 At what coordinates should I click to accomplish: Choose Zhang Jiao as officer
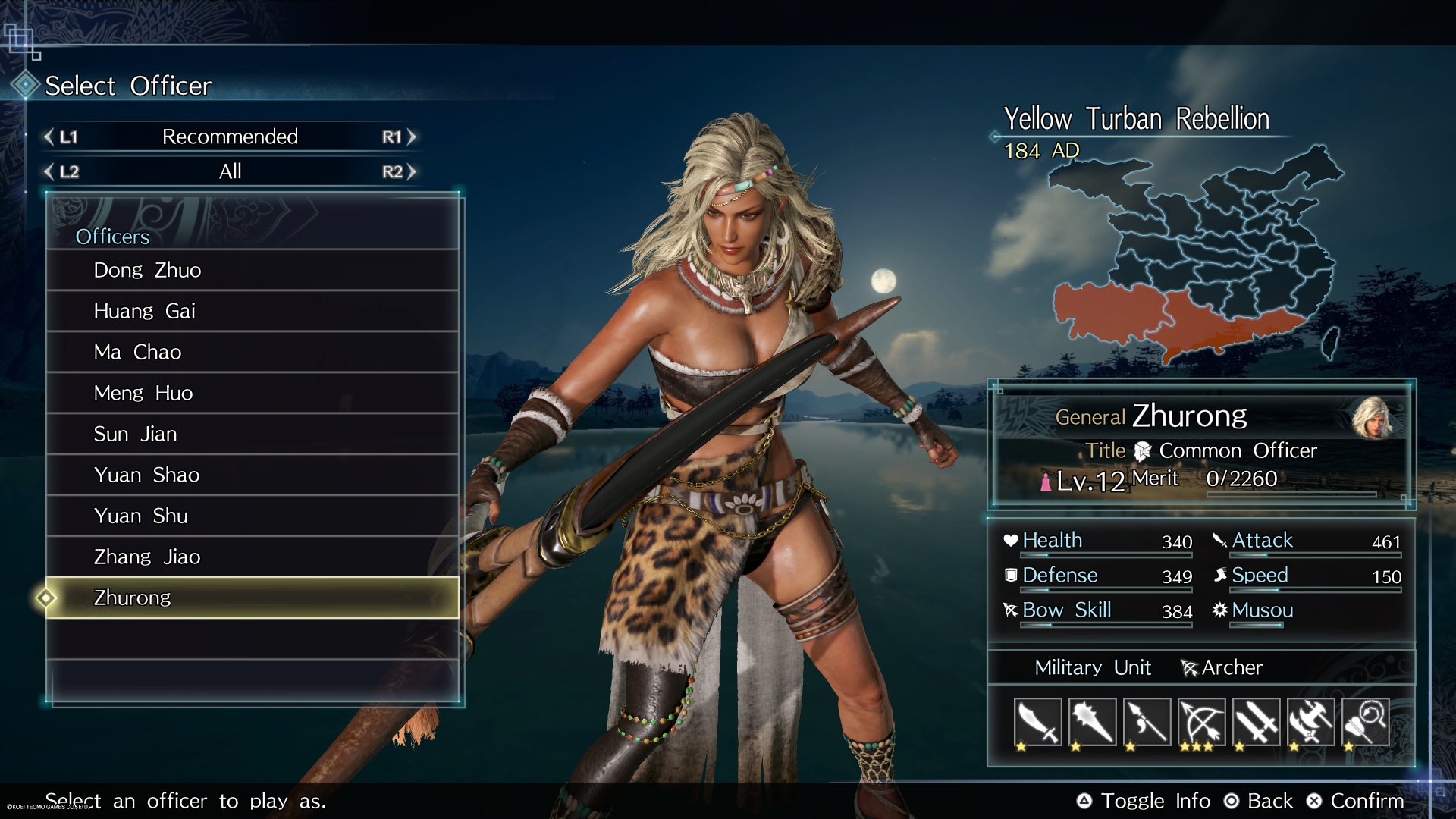coord(252,557)
